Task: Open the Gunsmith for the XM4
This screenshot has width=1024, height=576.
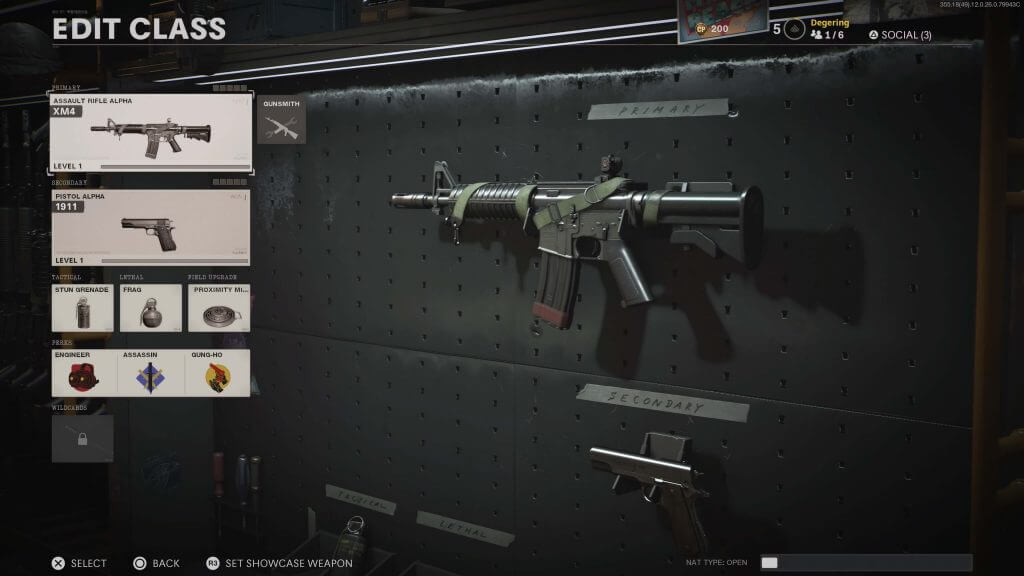Action: 281,121
